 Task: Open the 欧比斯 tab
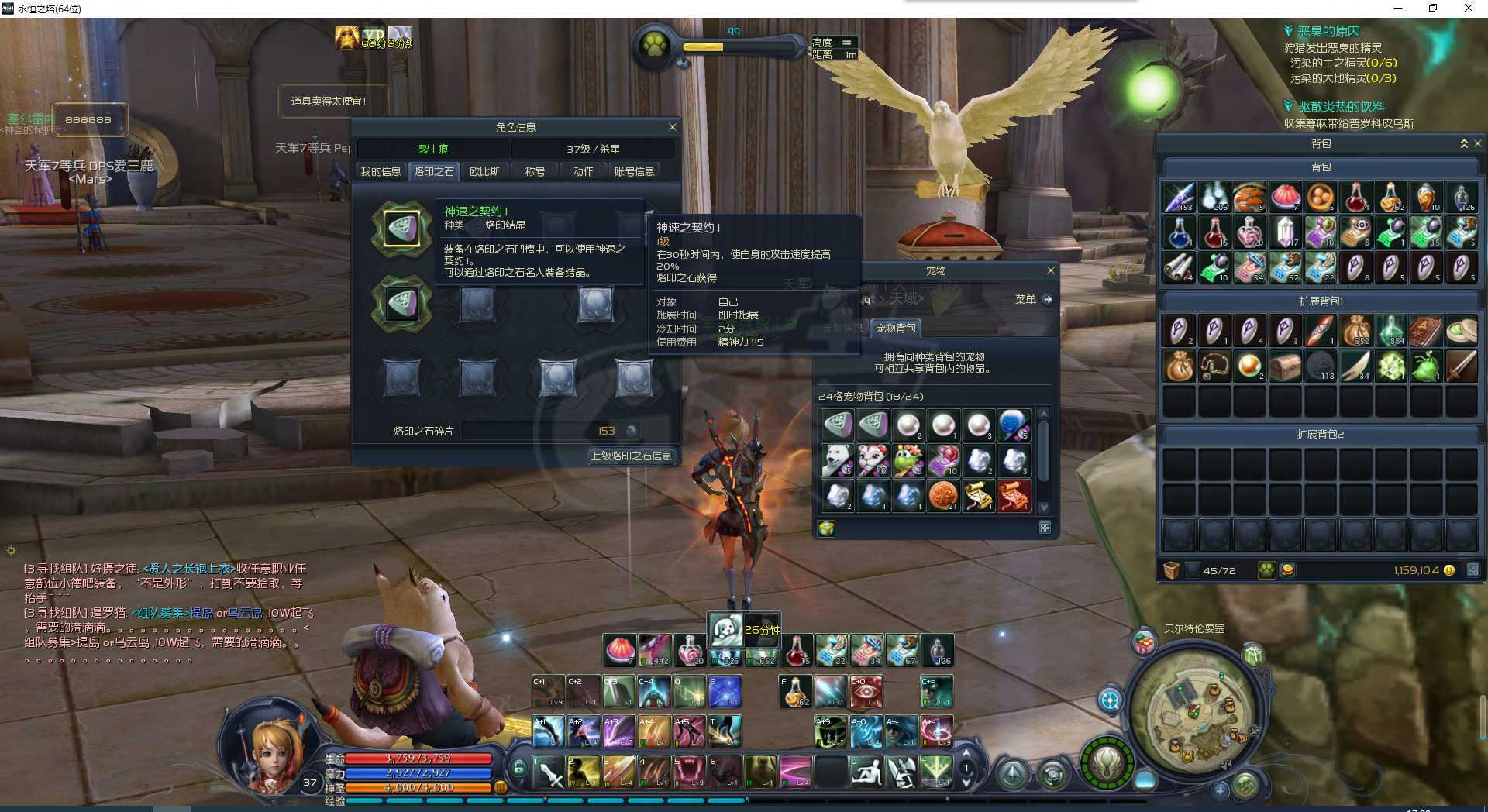(x=484, y=171)
